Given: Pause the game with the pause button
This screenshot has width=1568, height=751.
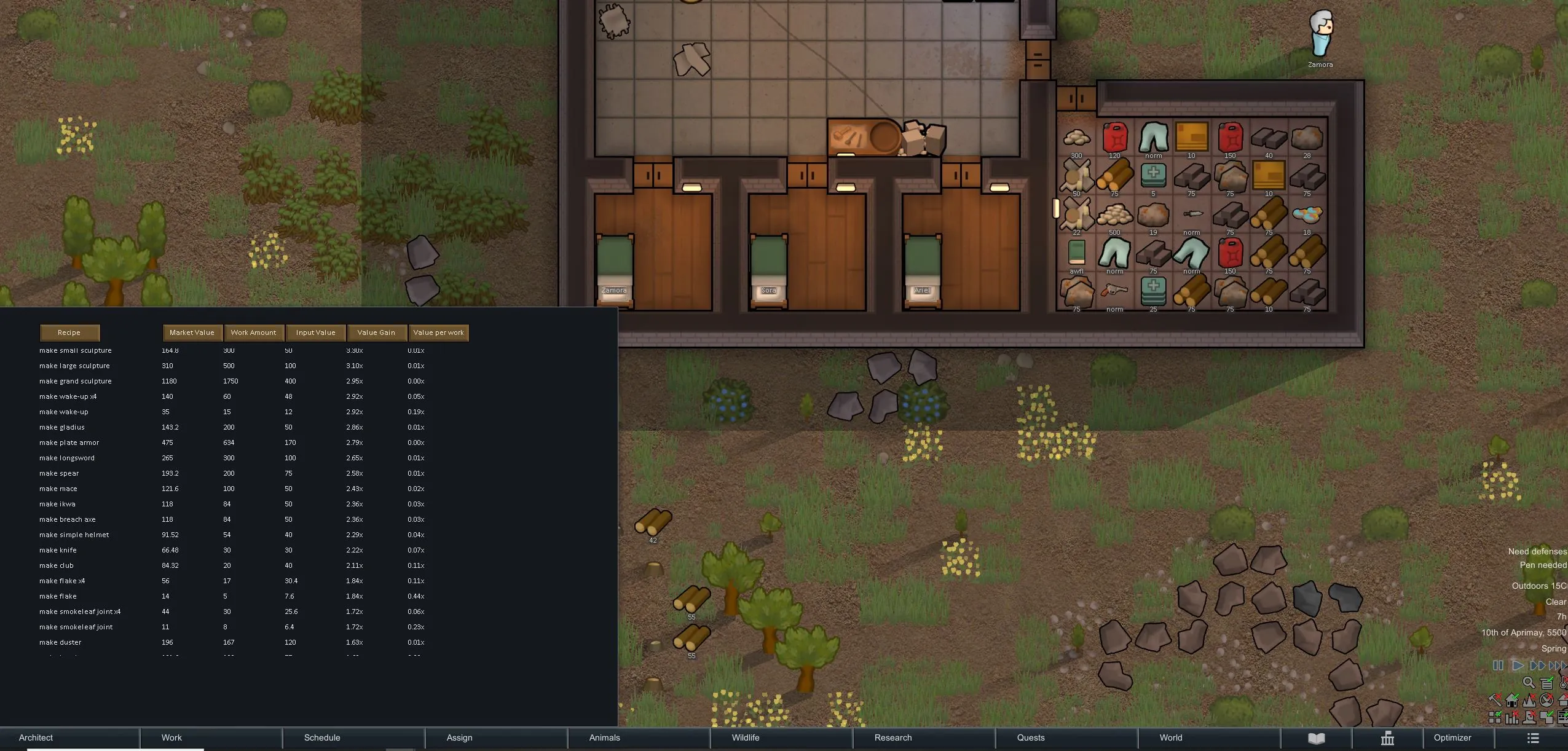Looking at the screenshot, I should (1498, 666).
